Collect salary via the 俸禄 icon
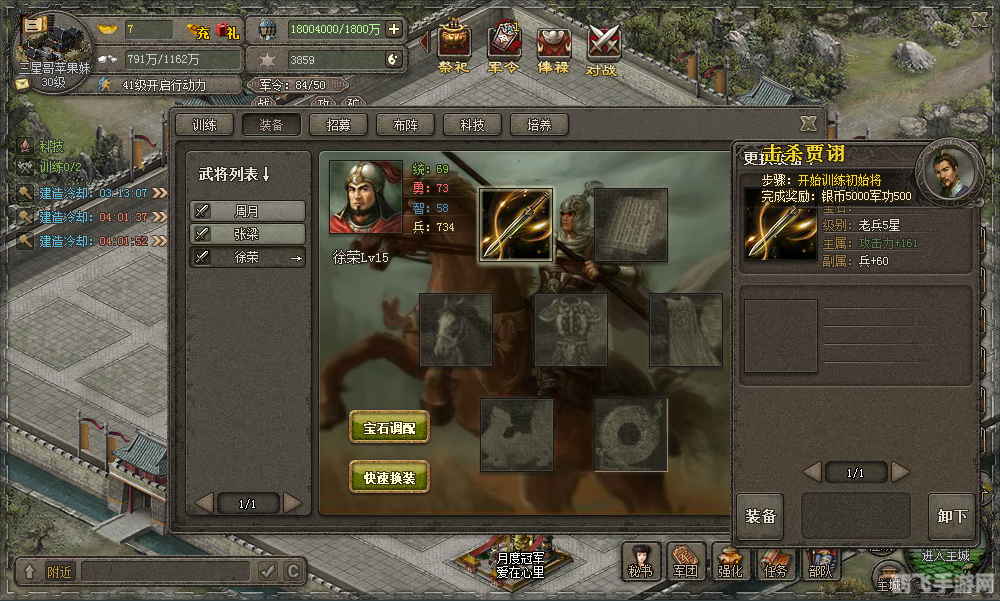The height and width of the screenshot is (601, 1000). coord(553,48)
